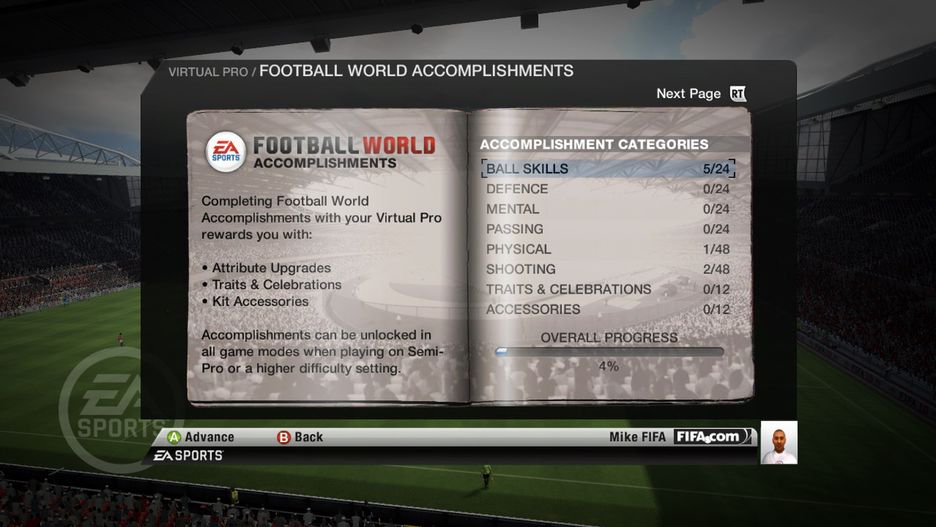Open the FIFA.com logo link
Screen dimensions: 936x527
pos(709,437)
